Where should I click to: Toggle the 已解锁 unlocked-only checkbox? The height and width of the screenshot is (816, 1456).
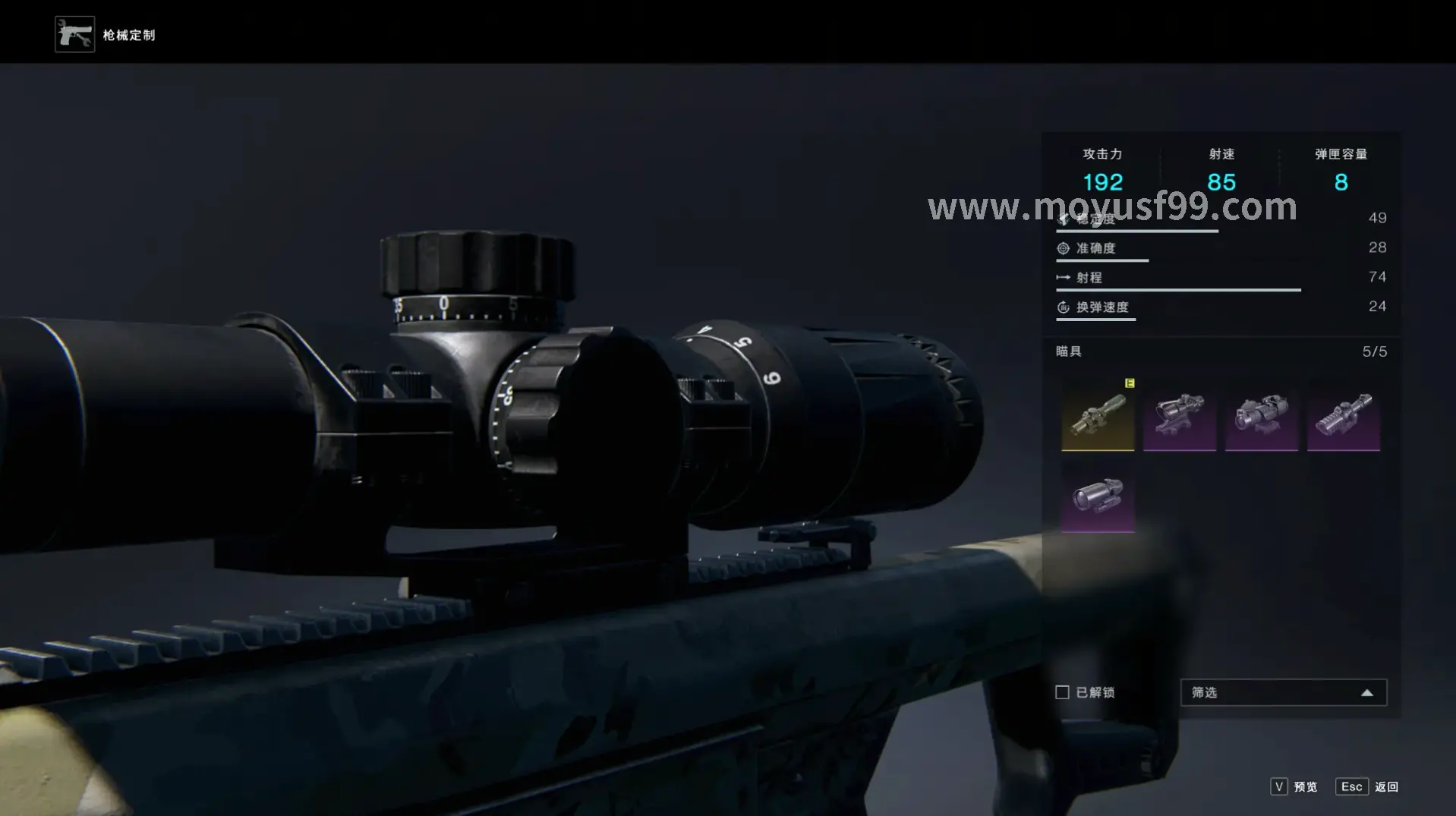click(x=1063, y=692)
